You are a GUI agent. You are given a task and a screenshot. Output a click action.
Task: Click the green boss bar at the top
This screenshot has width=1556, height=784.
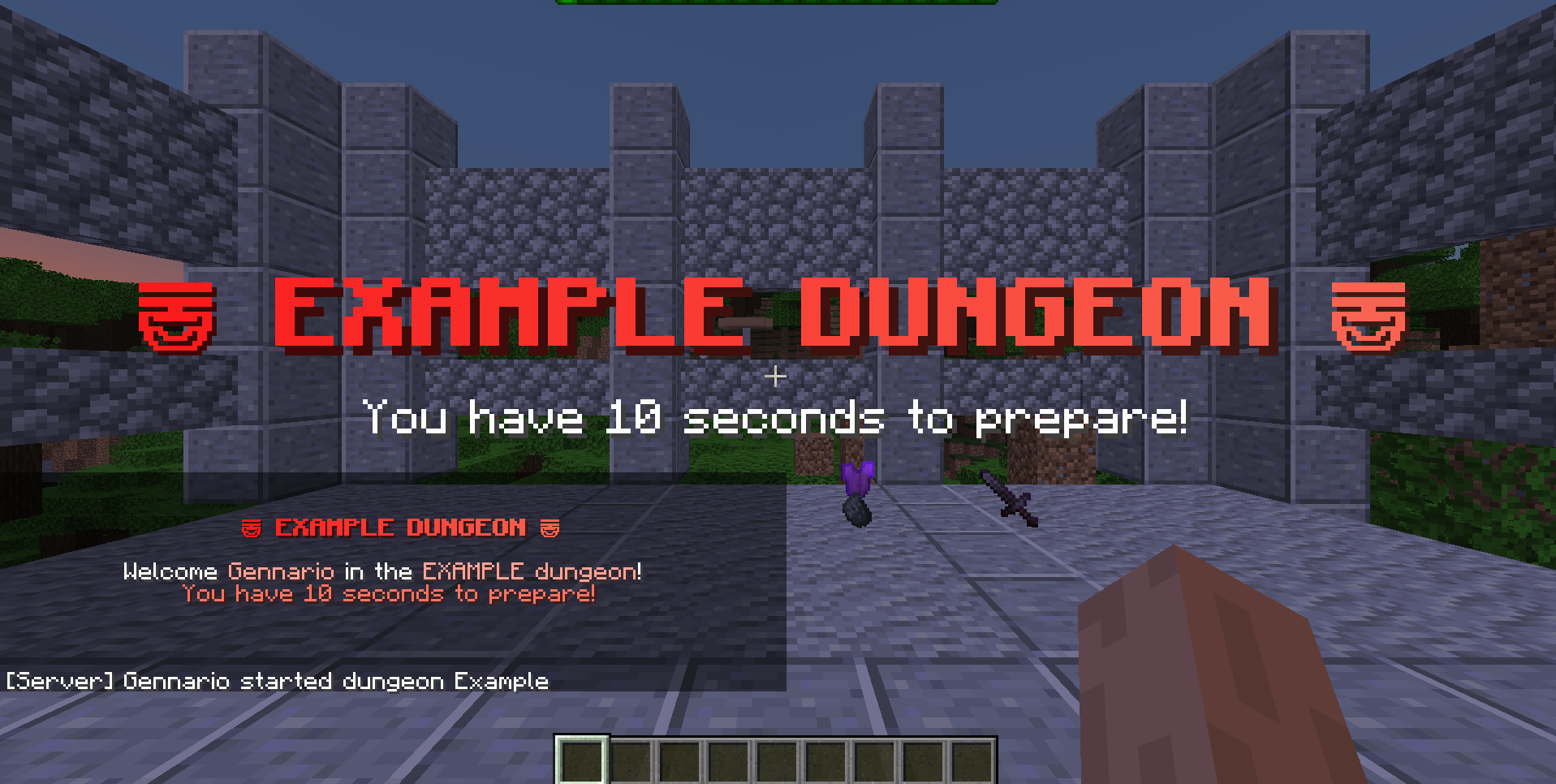tap(775, 3)
